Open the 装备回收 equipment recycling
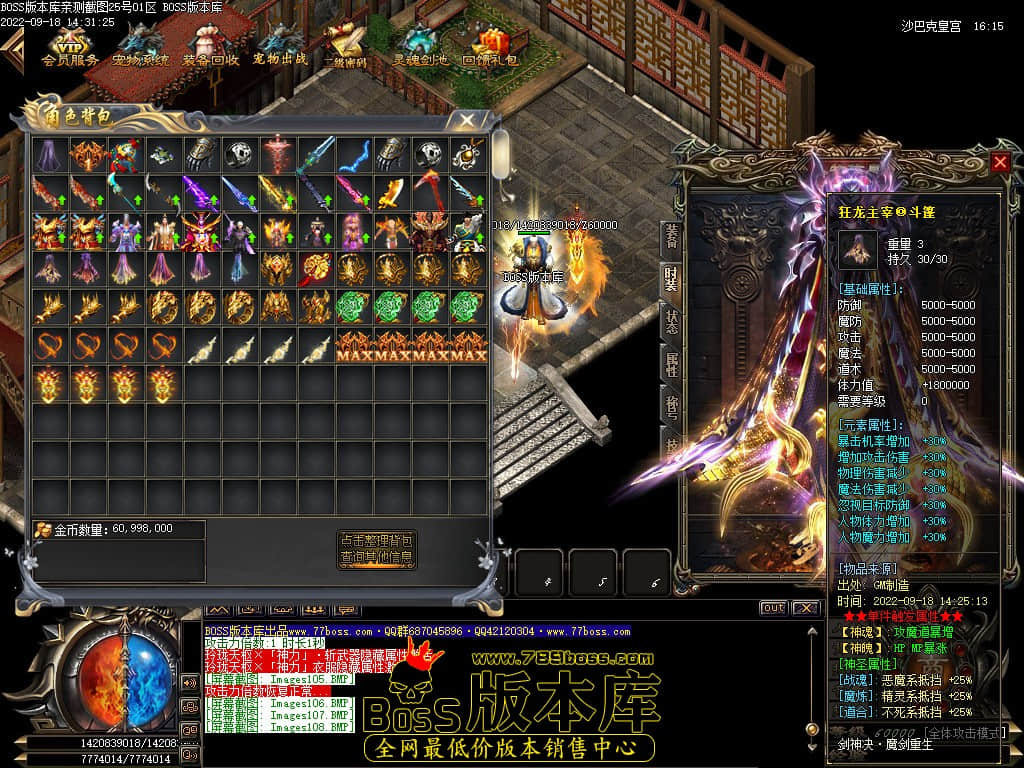 [x=210, y=46]
